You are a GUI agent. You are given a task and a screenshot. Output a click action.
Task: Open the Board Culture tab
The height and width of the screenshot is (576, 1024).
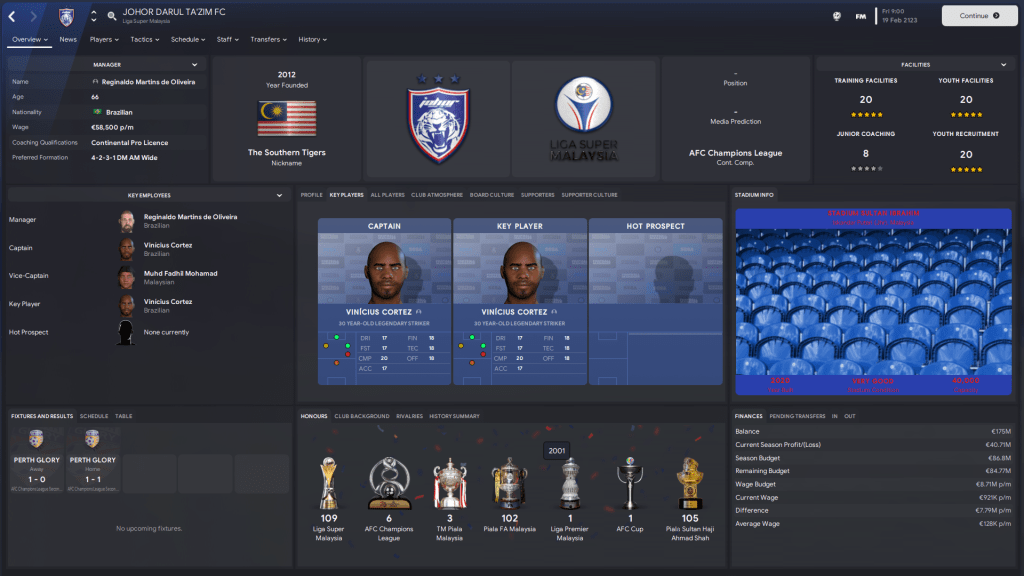coord(491,194)
